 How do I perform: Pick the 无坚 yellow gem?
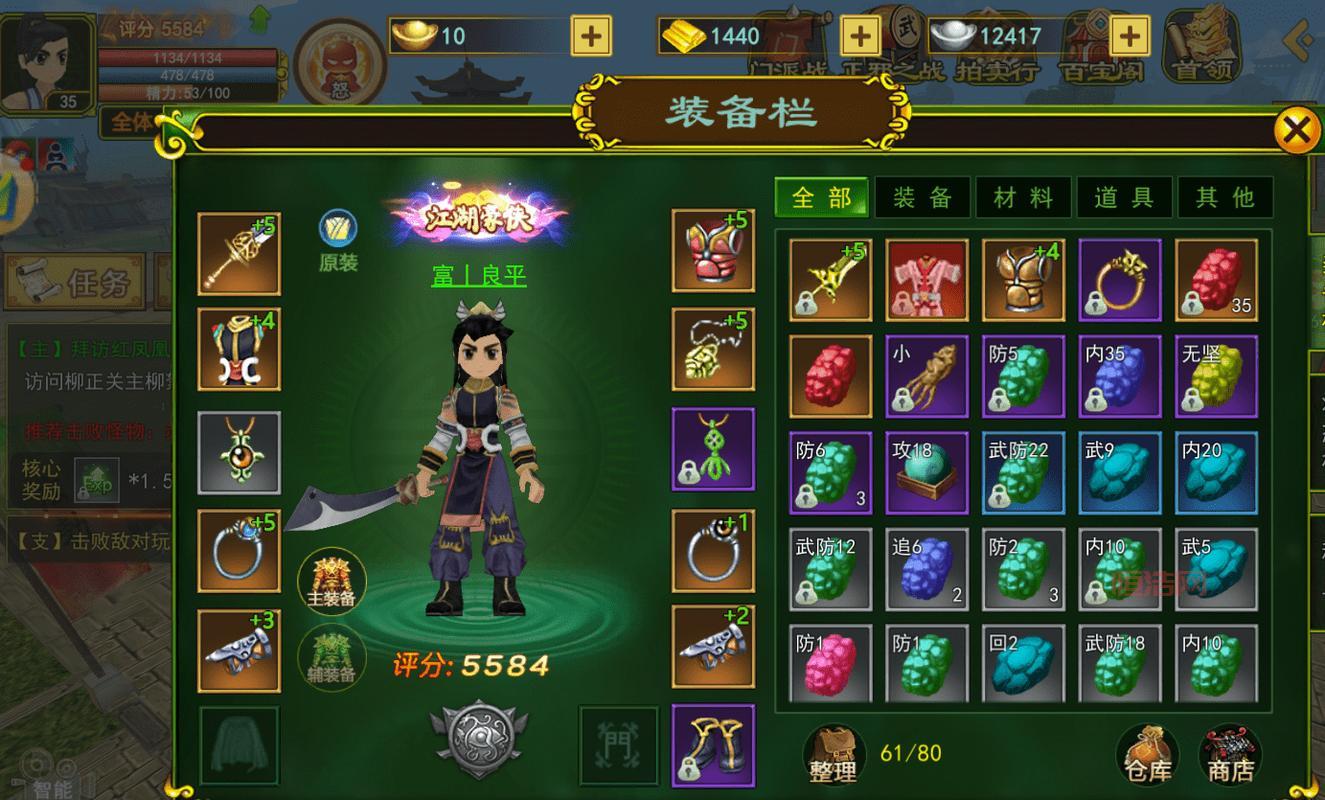(x=1216, y=376)
